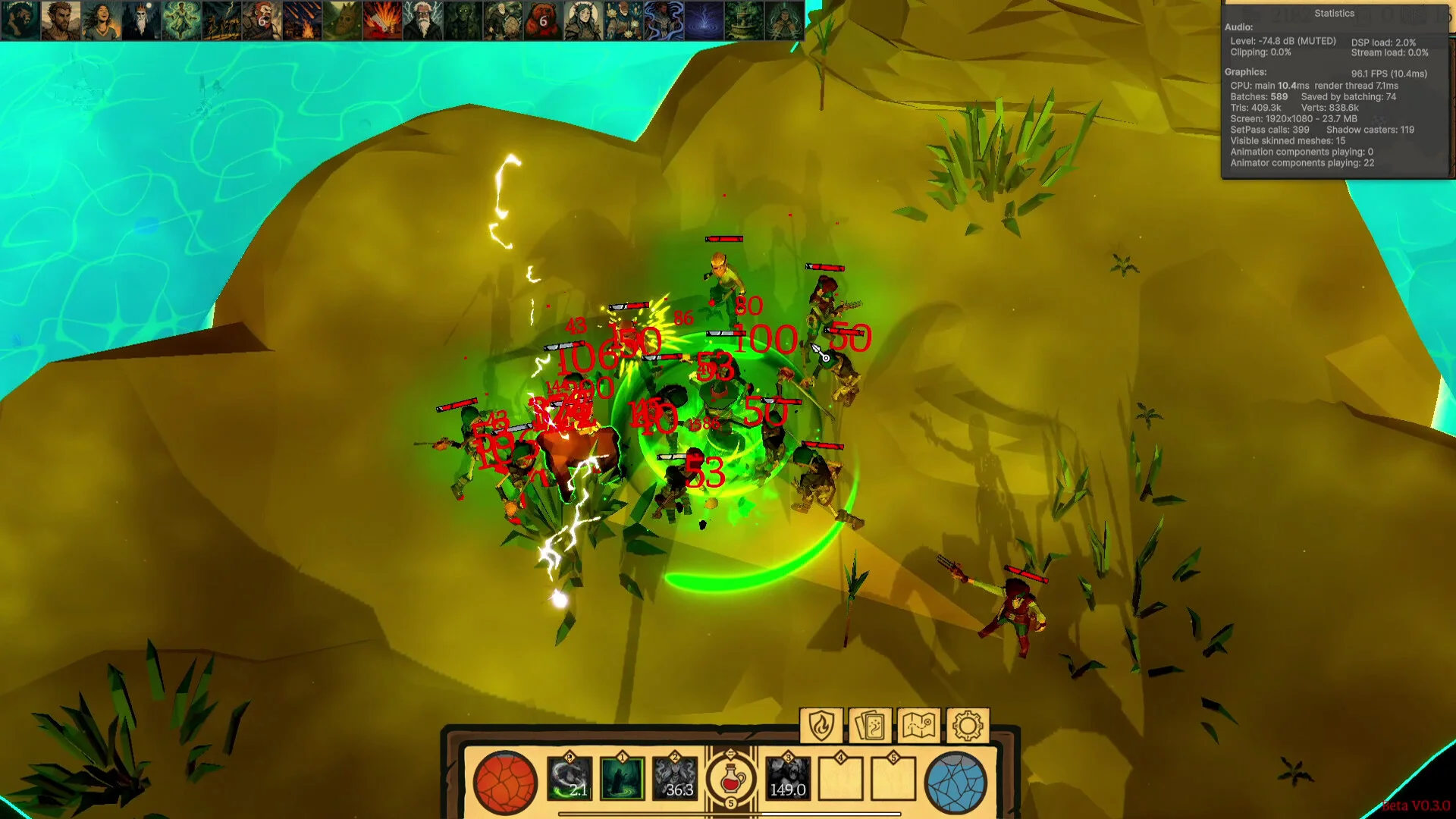Image resolution: width=1456 pixels, height=819 pixels.
Task: Select the blue water vortex icon
Action: tap(704, 20)
